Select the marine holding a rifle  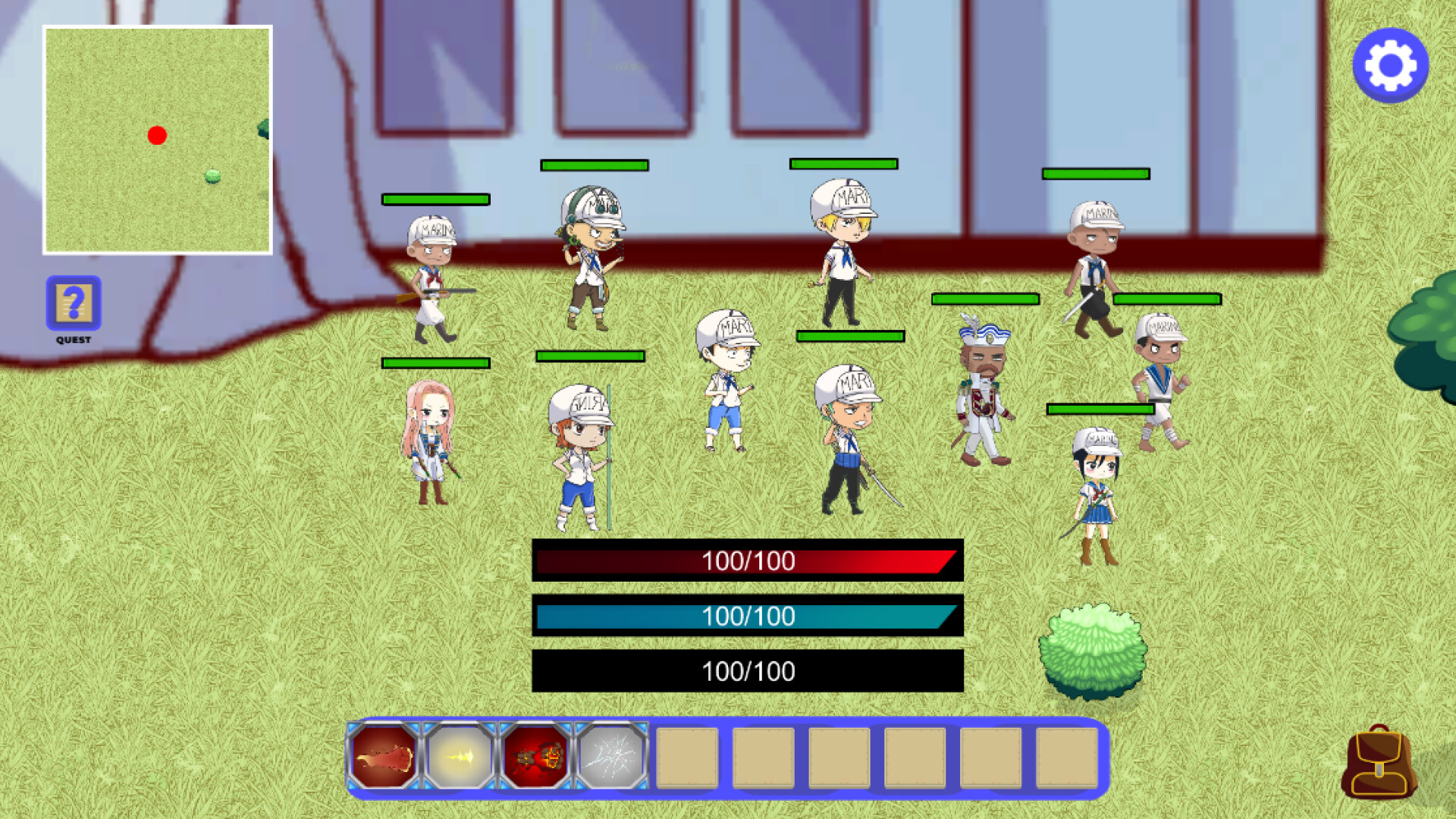pyautogui.click(x=431, y=273)
